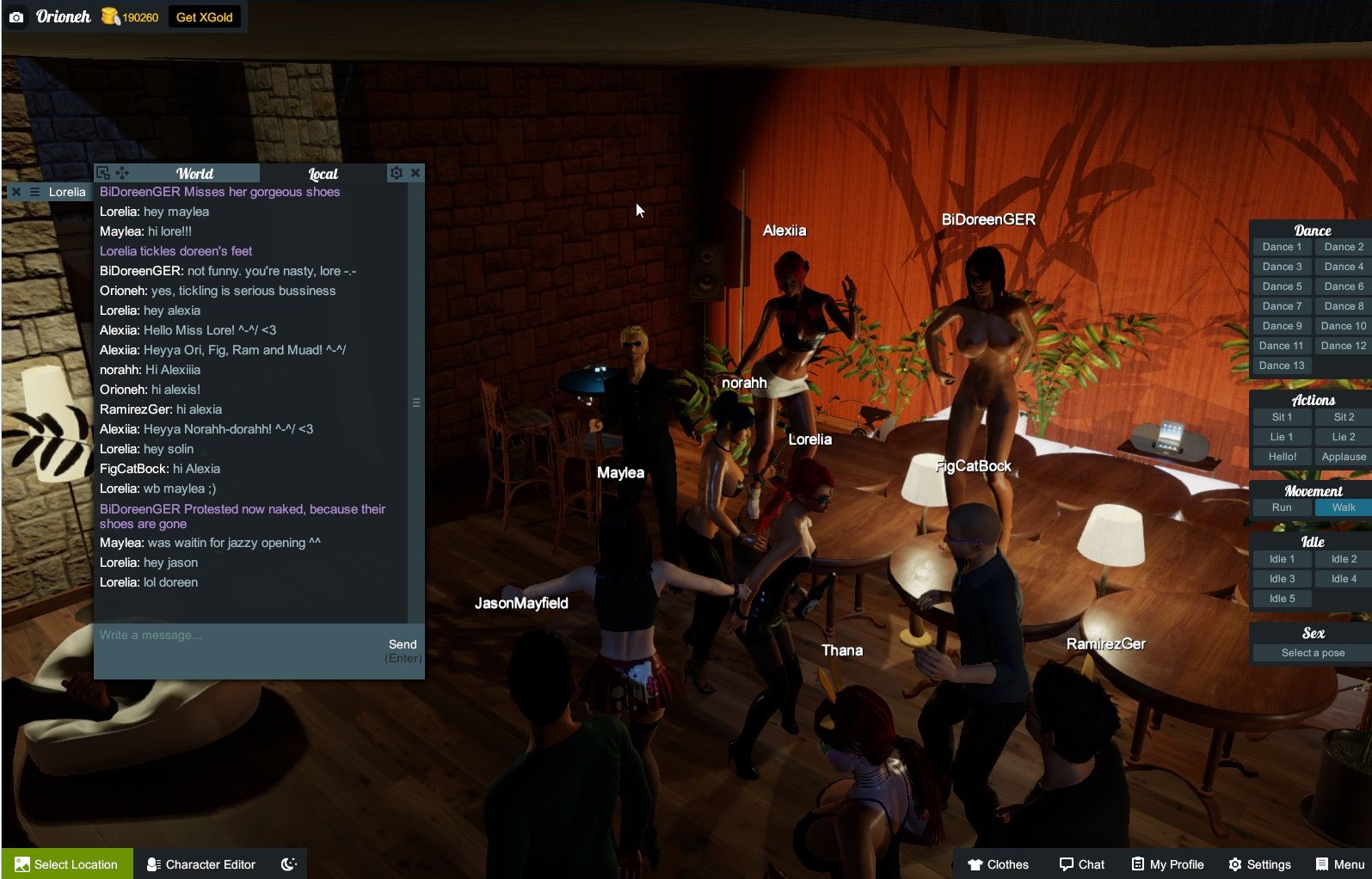Perform the Applause action
The width and height of the screenshot is (1372, 879).
(x=1344, y=457)
